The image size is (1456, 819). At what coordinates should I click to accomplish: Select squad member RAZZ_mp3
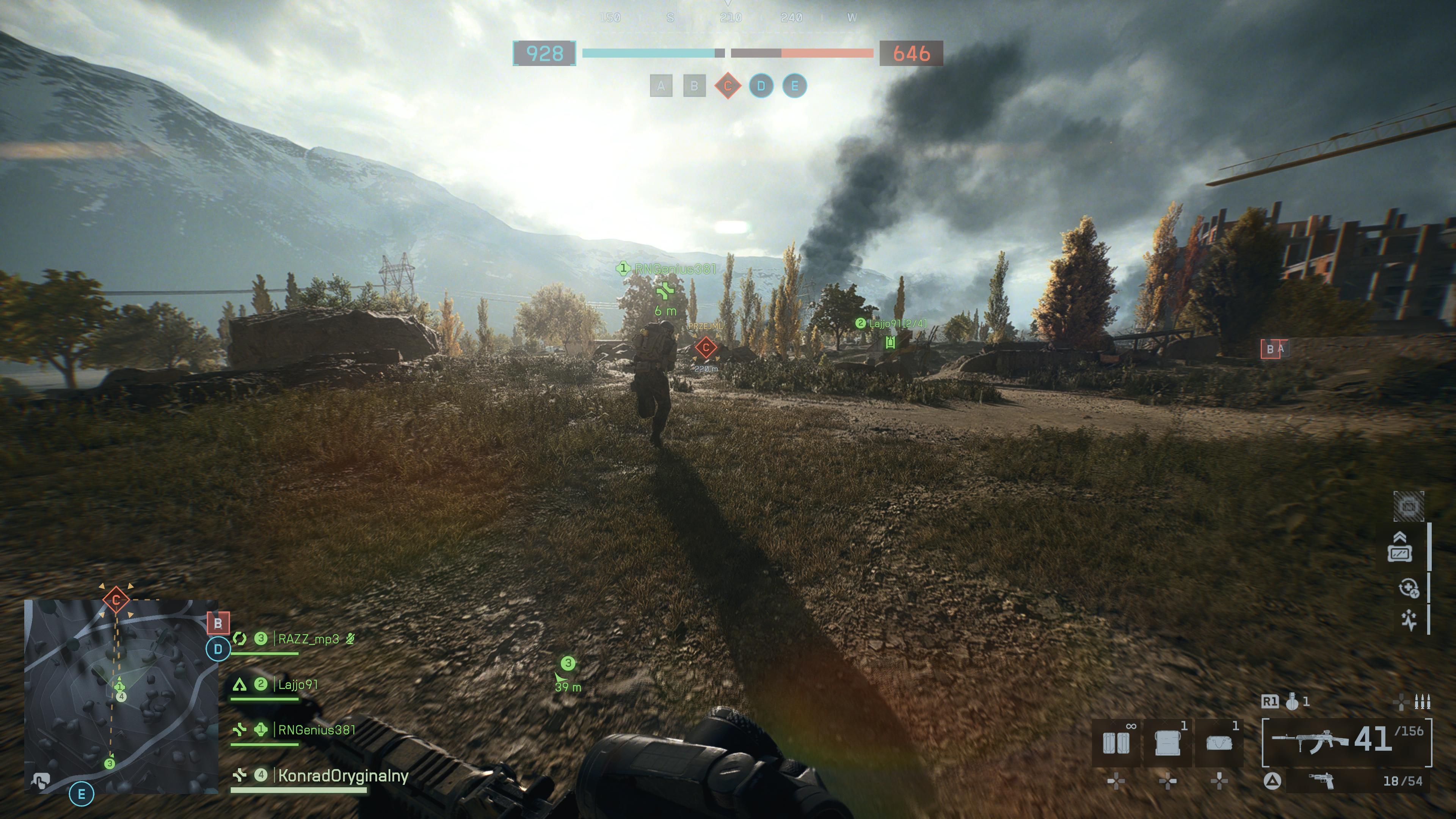[x=308, y=639]
